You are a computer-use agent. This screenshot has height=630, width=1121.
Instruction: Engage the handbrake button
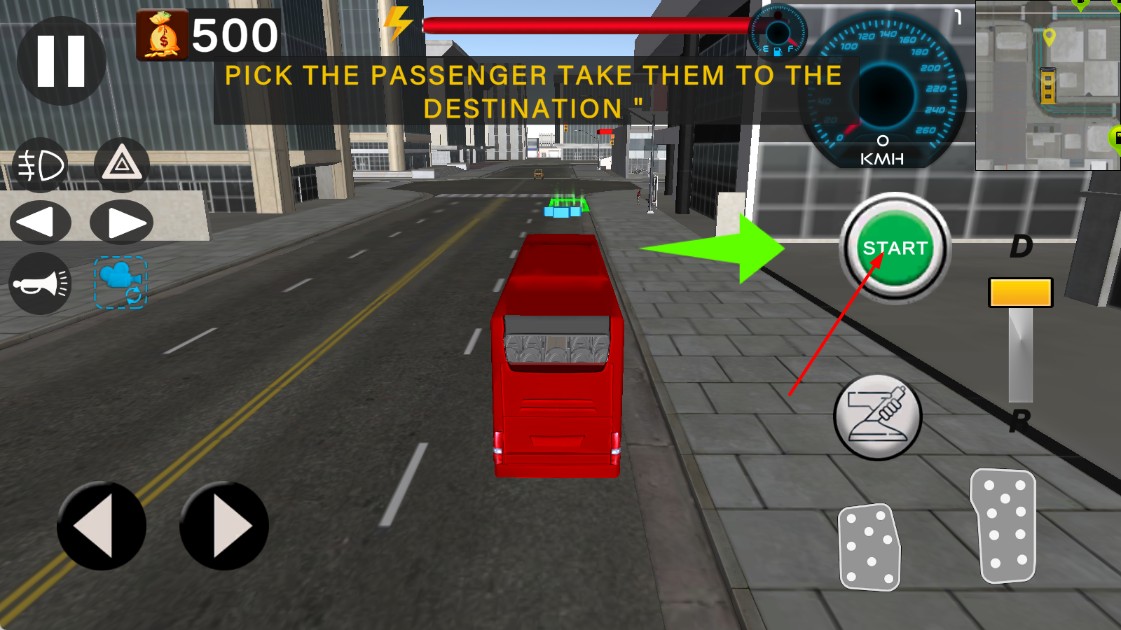(877, 416)
